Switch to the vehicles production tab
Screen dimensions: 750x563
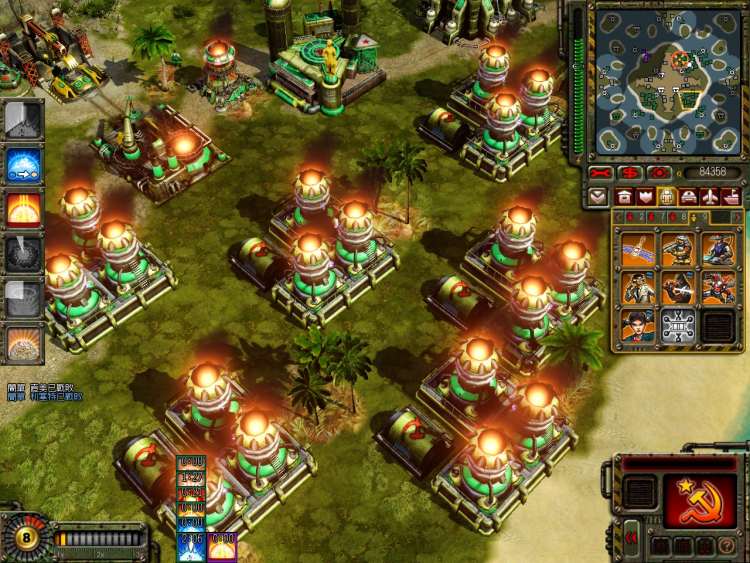click(x=689, y=196)
